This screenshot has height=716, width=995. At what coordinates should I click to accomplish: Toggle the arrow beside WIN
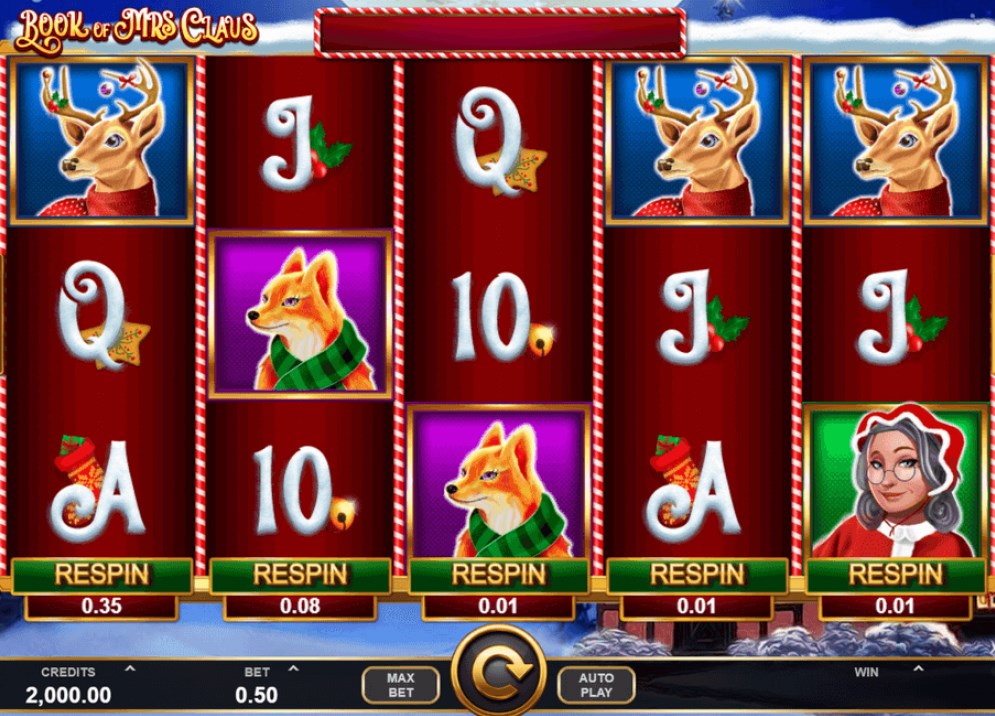point(917,669)
